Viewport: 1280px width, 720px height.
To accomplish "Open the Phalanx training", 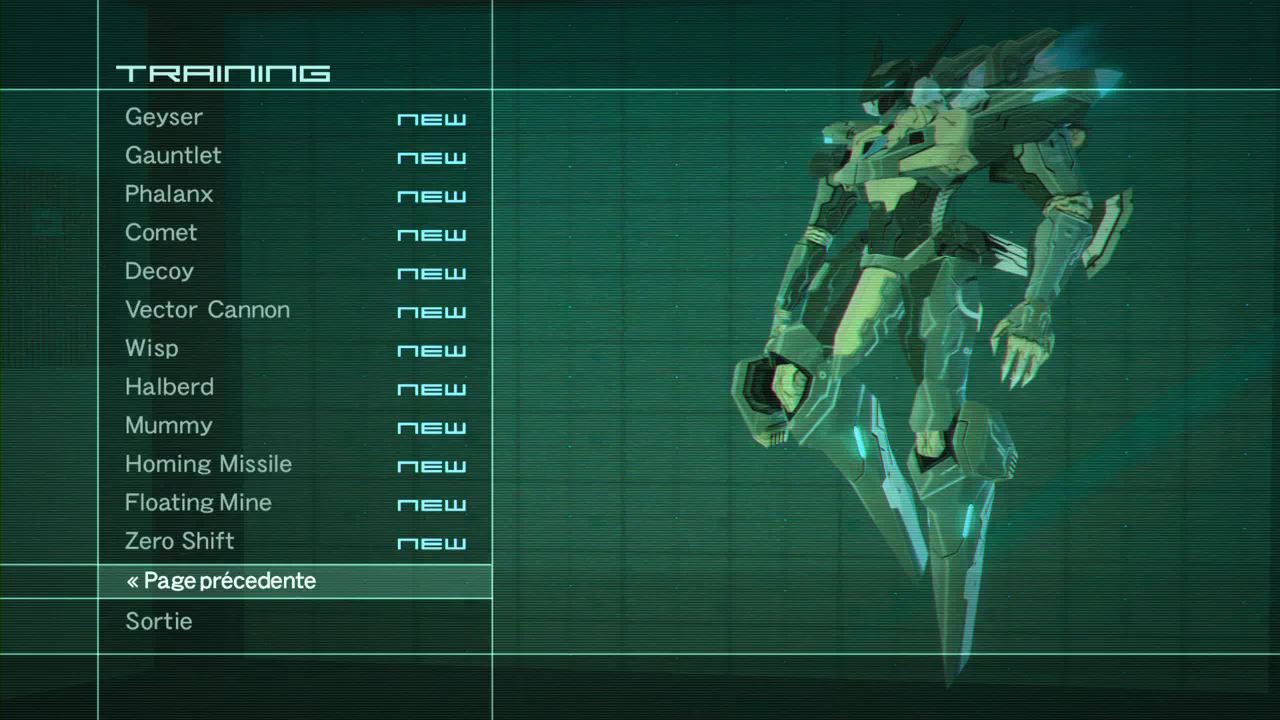I will point(169,194).
